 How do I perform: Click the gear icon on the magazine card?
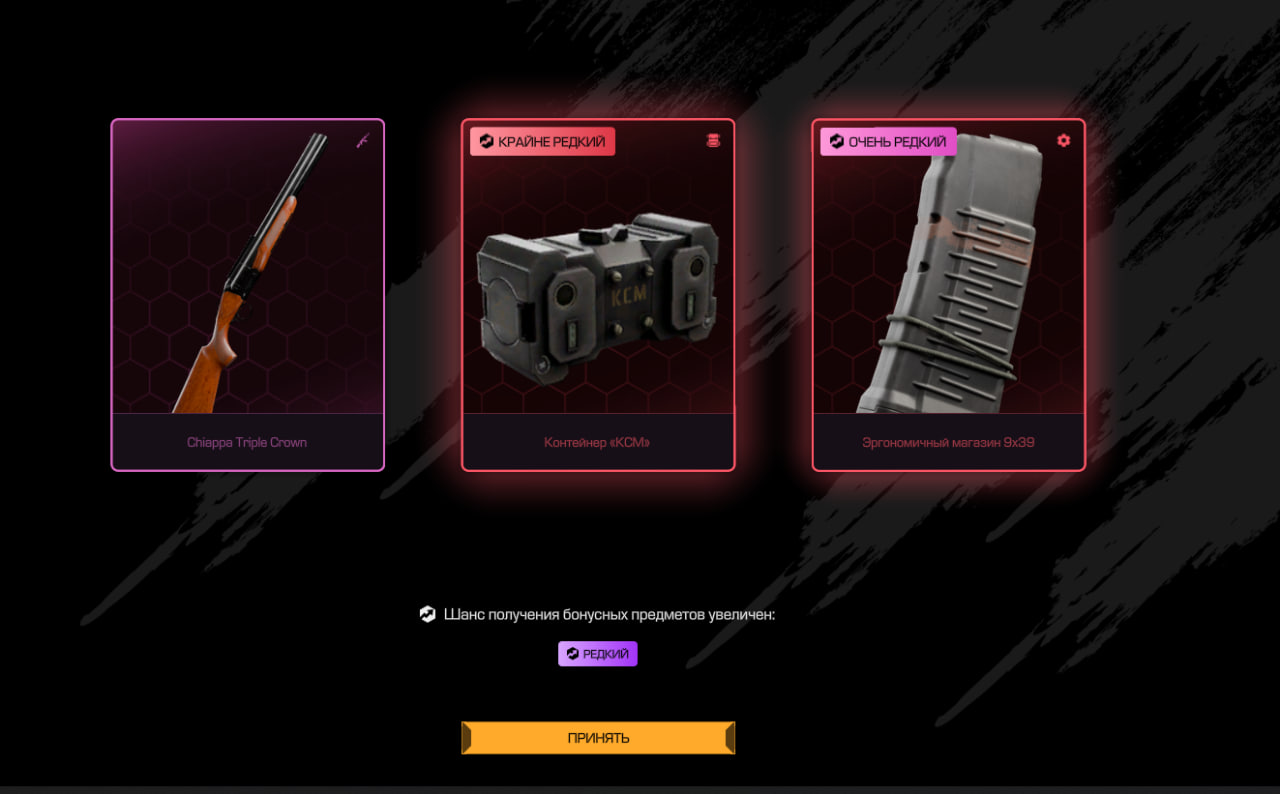pos(1063,141)
